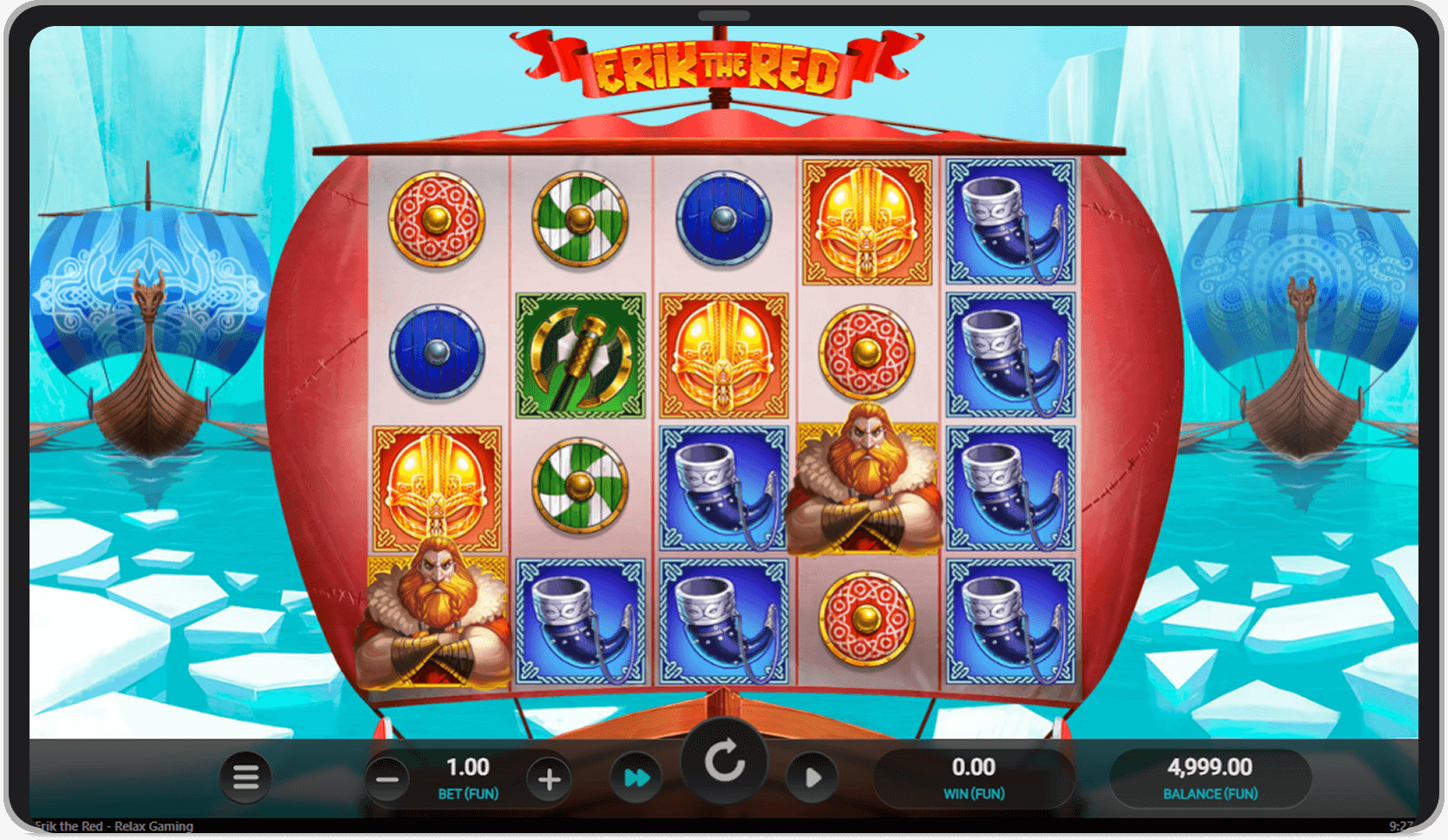Increase the bet amount
The image size is (1448, 840).
point(549,778)
